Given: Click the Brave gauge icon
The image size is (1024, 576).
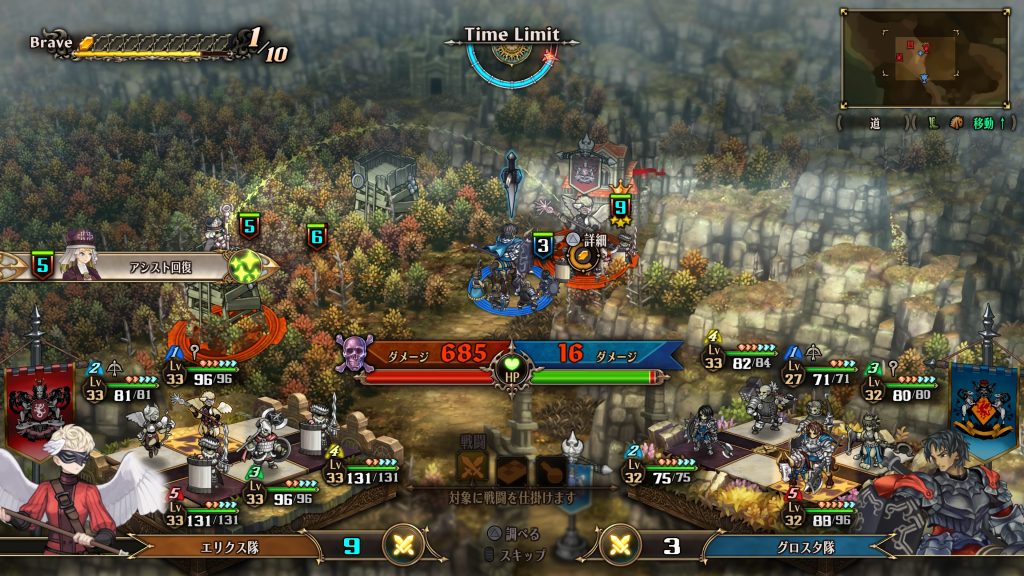Looking at the screenshot, I should coord(86,43).
